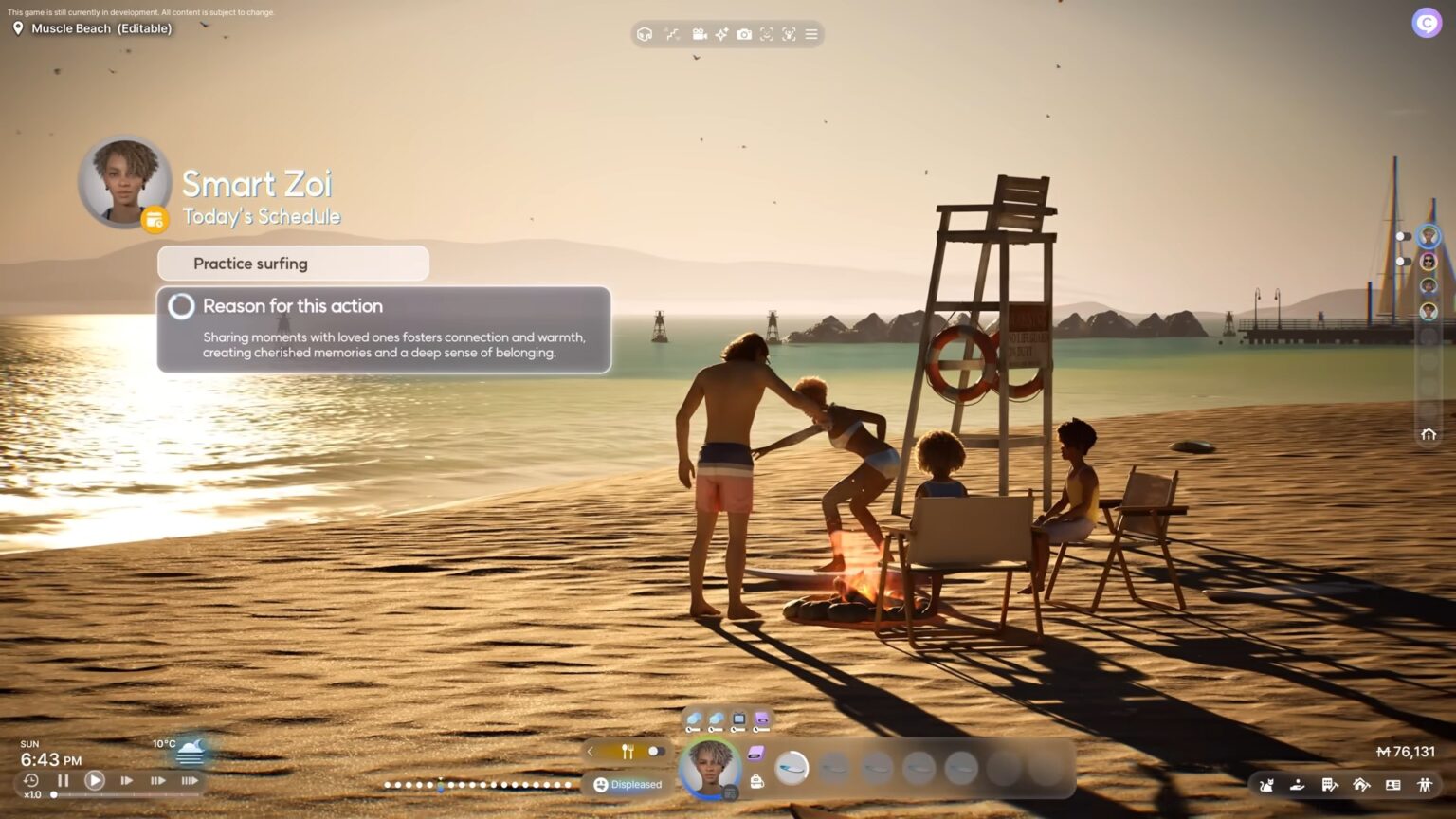Toggle the Reason for this action indicator
The image size is (1456, 819).
pos(180,306)
